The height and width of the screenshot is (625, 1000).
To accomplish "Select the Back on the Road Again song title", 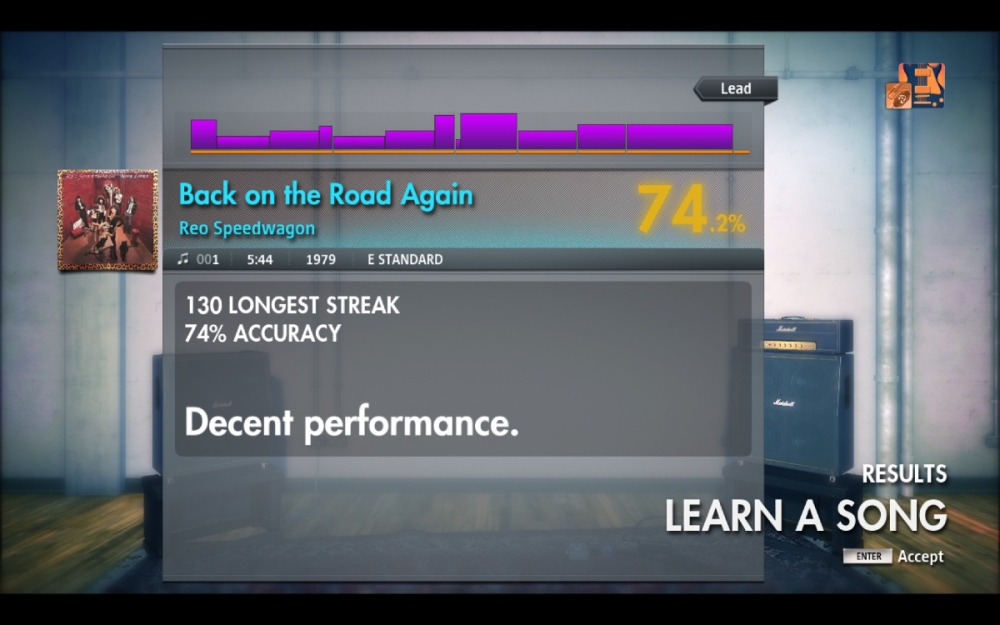I will (326, 195).
